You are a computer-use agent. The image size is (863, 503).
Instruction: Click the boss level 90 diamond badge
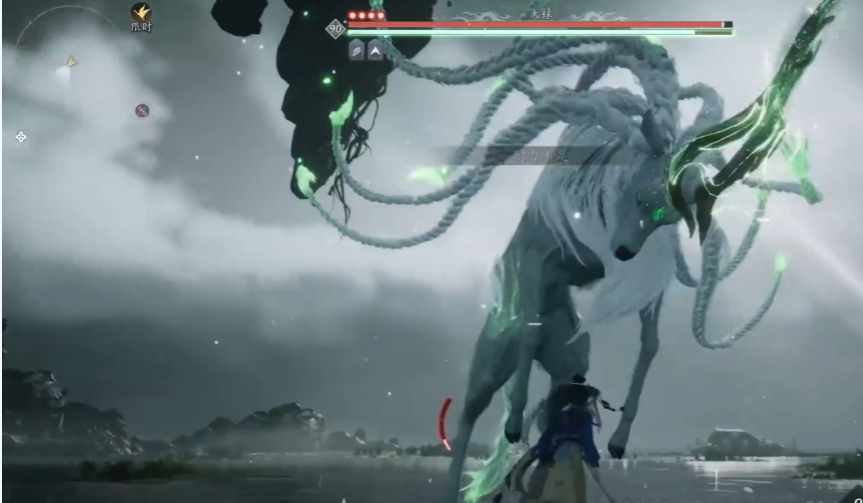pos(336,29)
